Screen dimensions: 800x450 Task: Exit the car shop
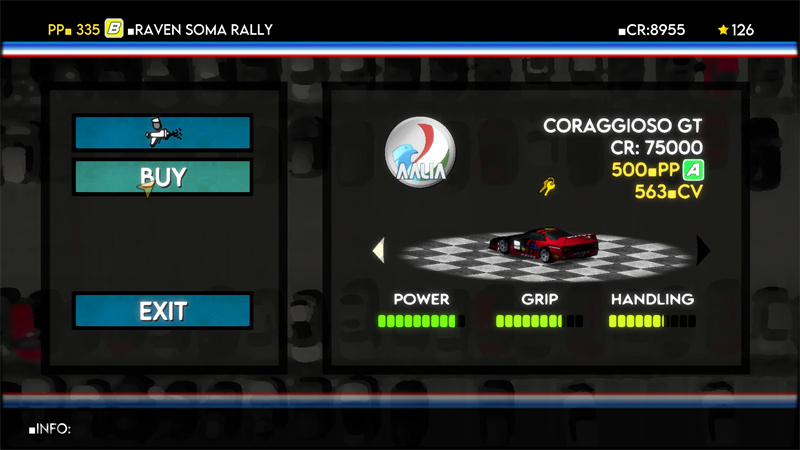[x=162, y=310]
